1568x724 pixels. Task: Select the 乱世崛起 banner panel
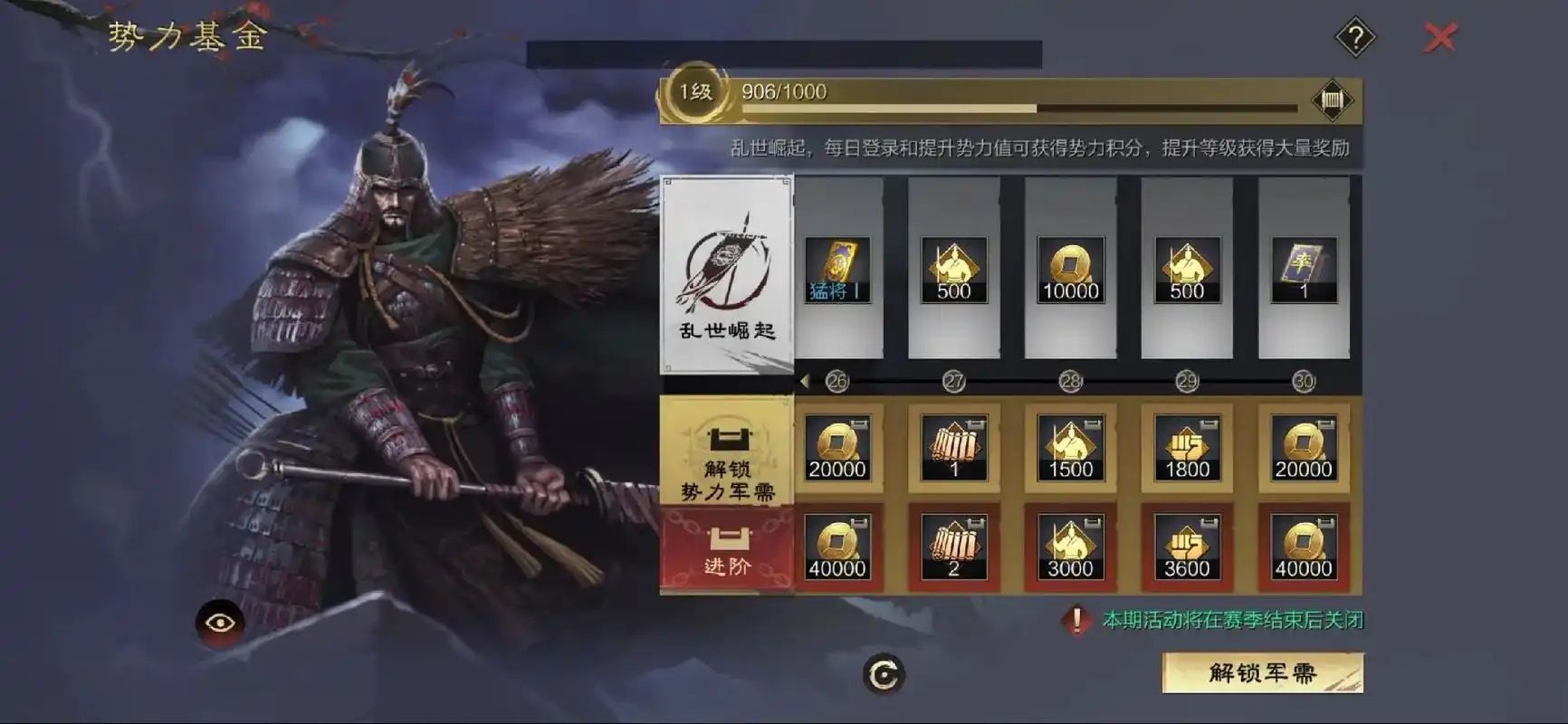(727, 271)
